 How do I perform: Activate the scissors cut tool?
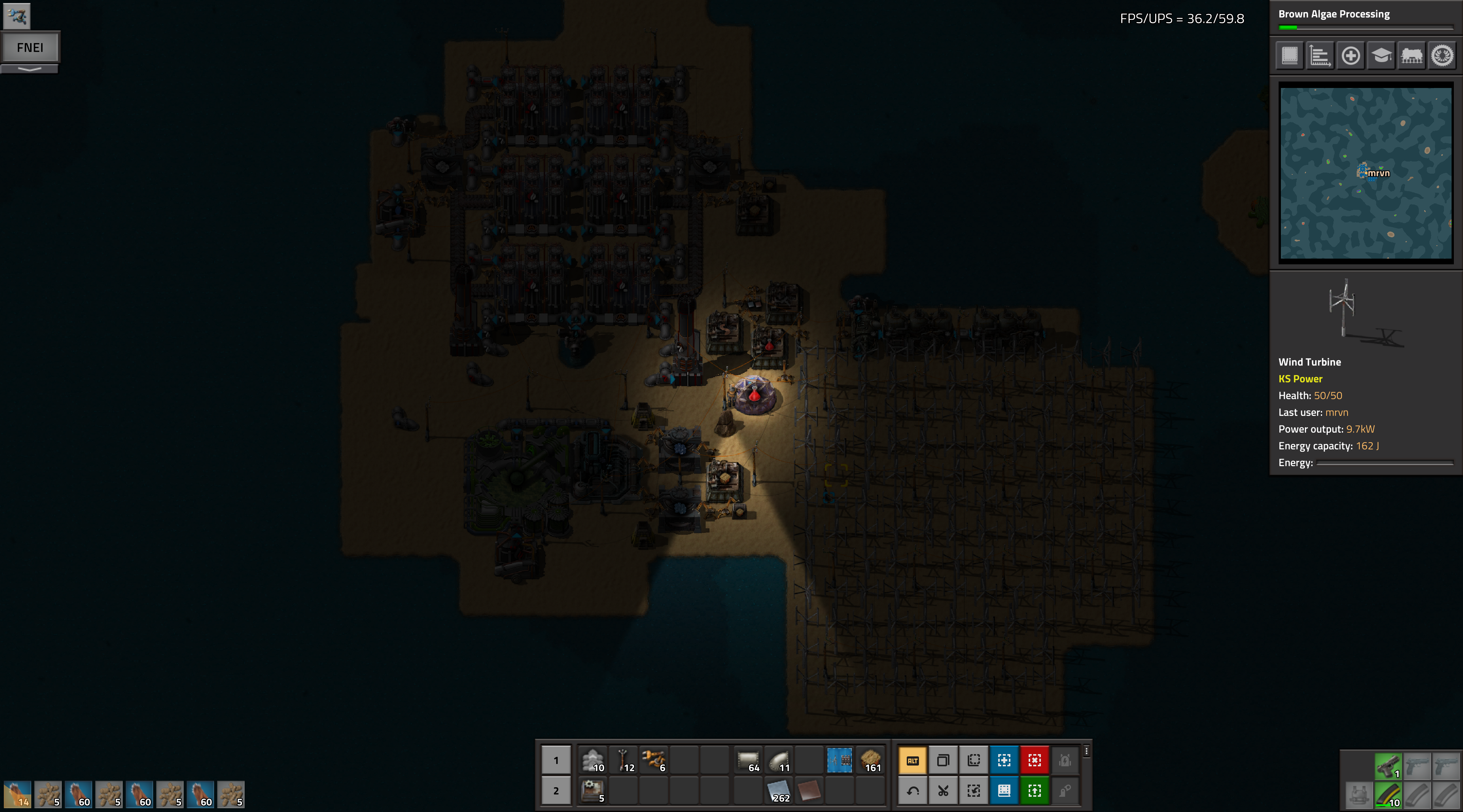click(x=943, y=790)
